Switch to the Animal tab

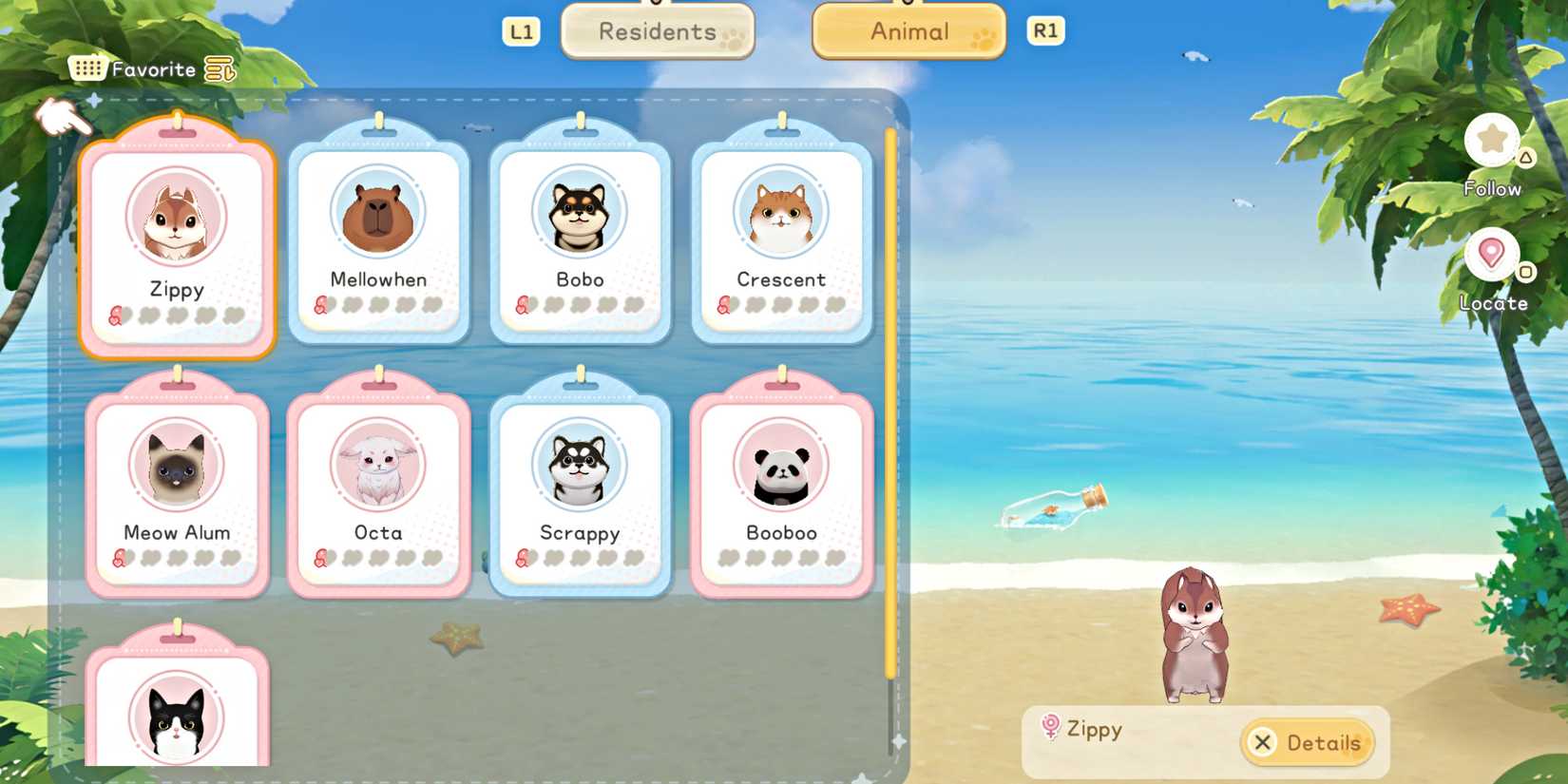(908, 31)
